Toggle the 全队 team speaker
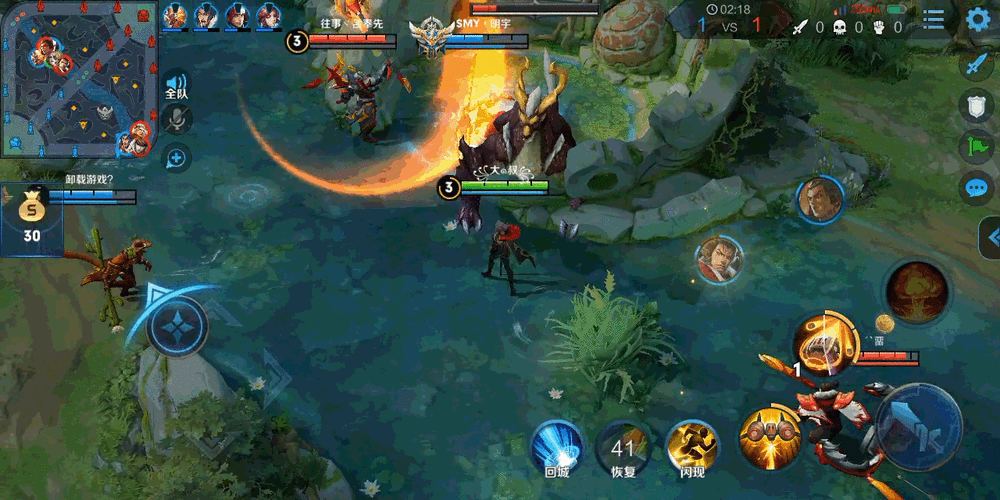This screenshot has height=500, width=1000. pos(176,86)
